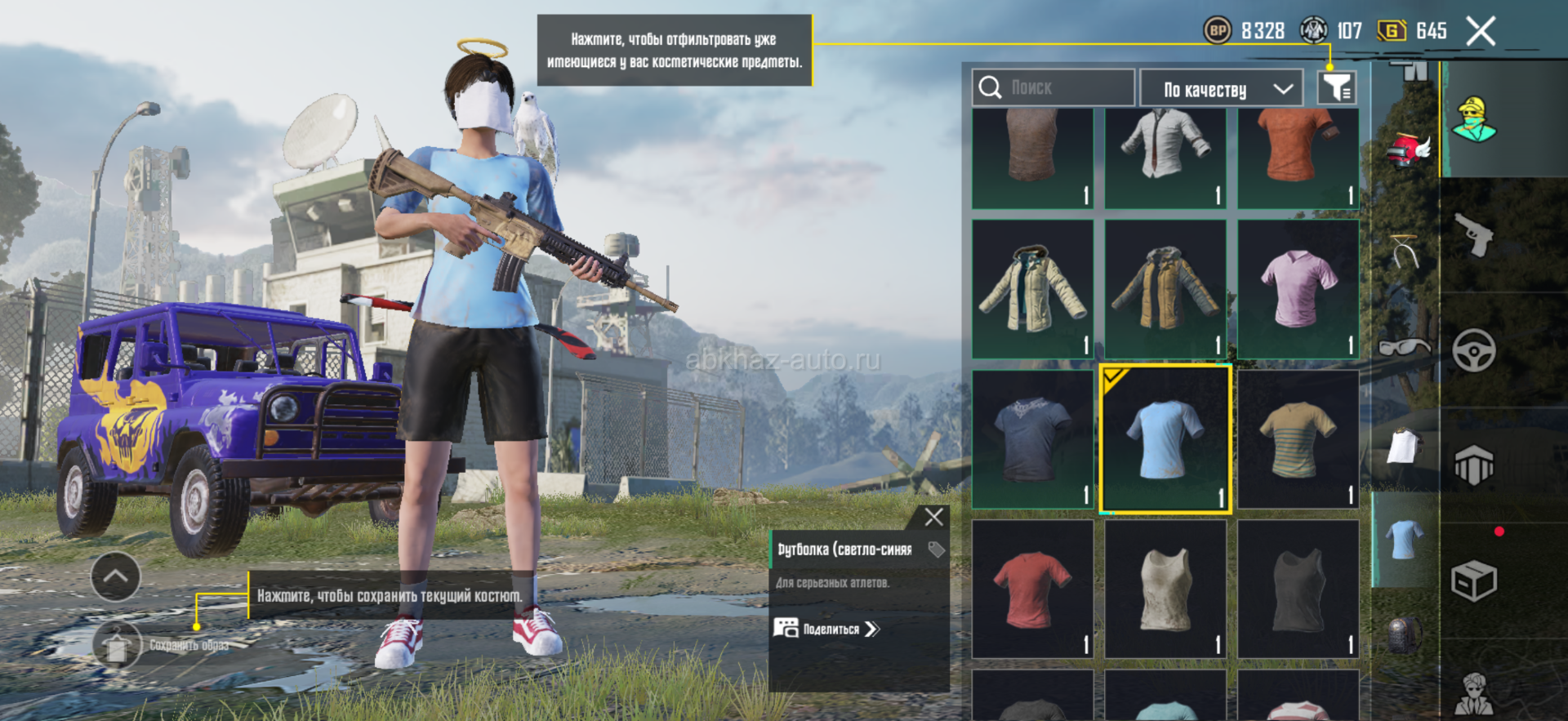
Task: Save the outfit with Сохранить образ
Action: tap(118, 645)
